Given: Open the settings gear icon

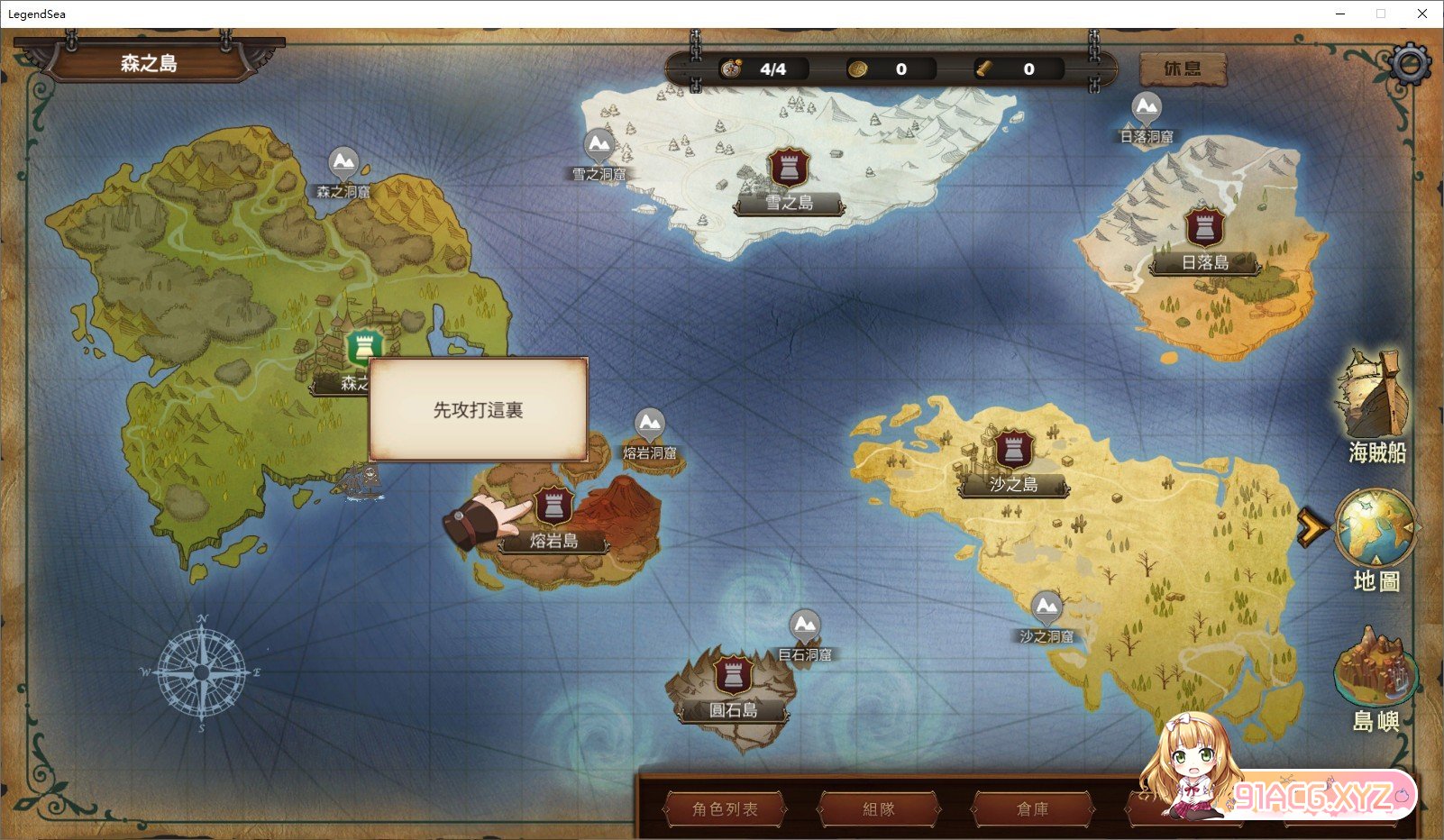Looking at the screenshot, I should [1410, 64].
